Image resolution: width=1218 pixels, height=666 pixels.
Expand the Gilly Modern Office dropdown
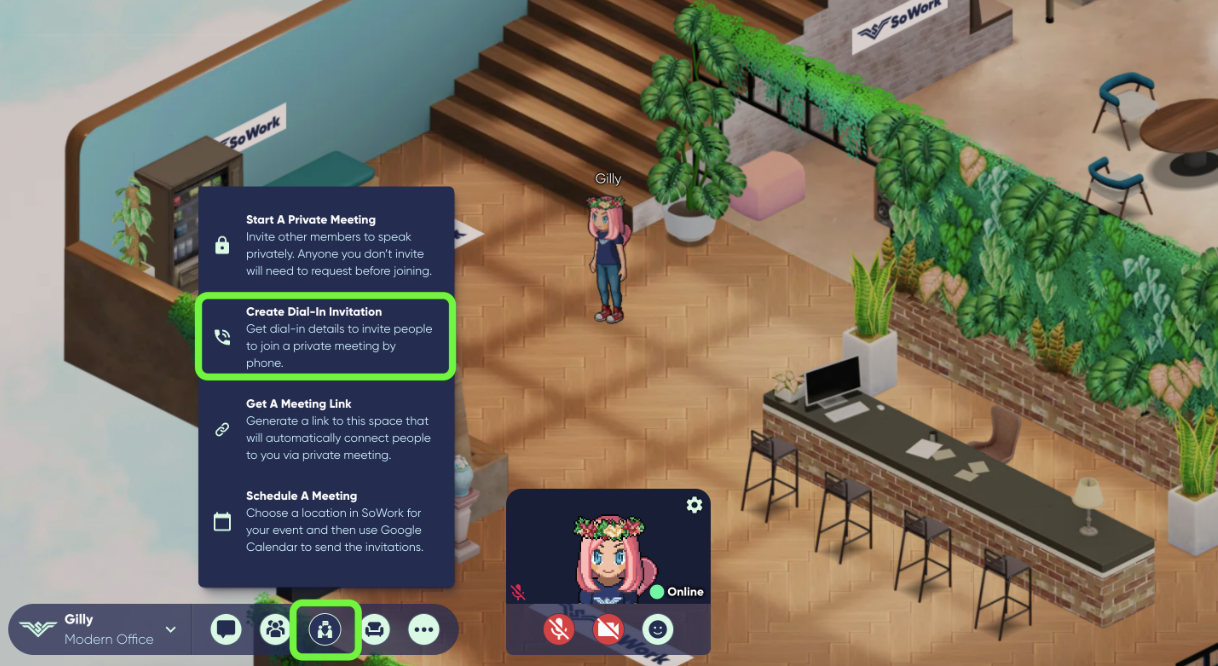(170, 629)
